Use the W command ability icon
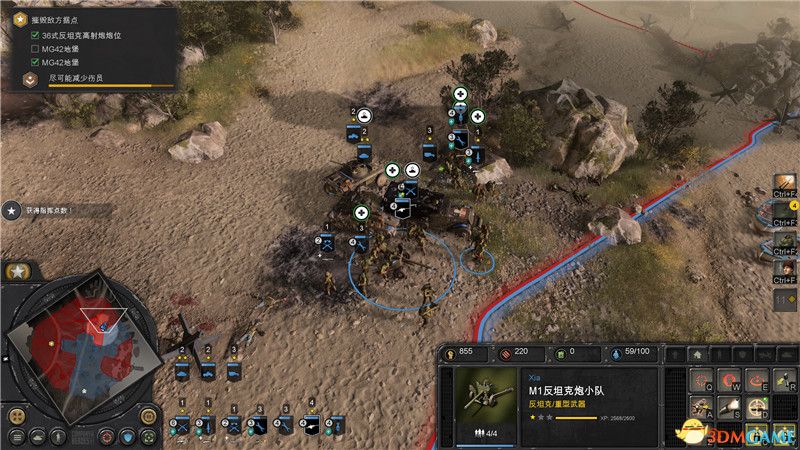The height and width of the screenshot is (450, 800). click(x=727, y=378)
